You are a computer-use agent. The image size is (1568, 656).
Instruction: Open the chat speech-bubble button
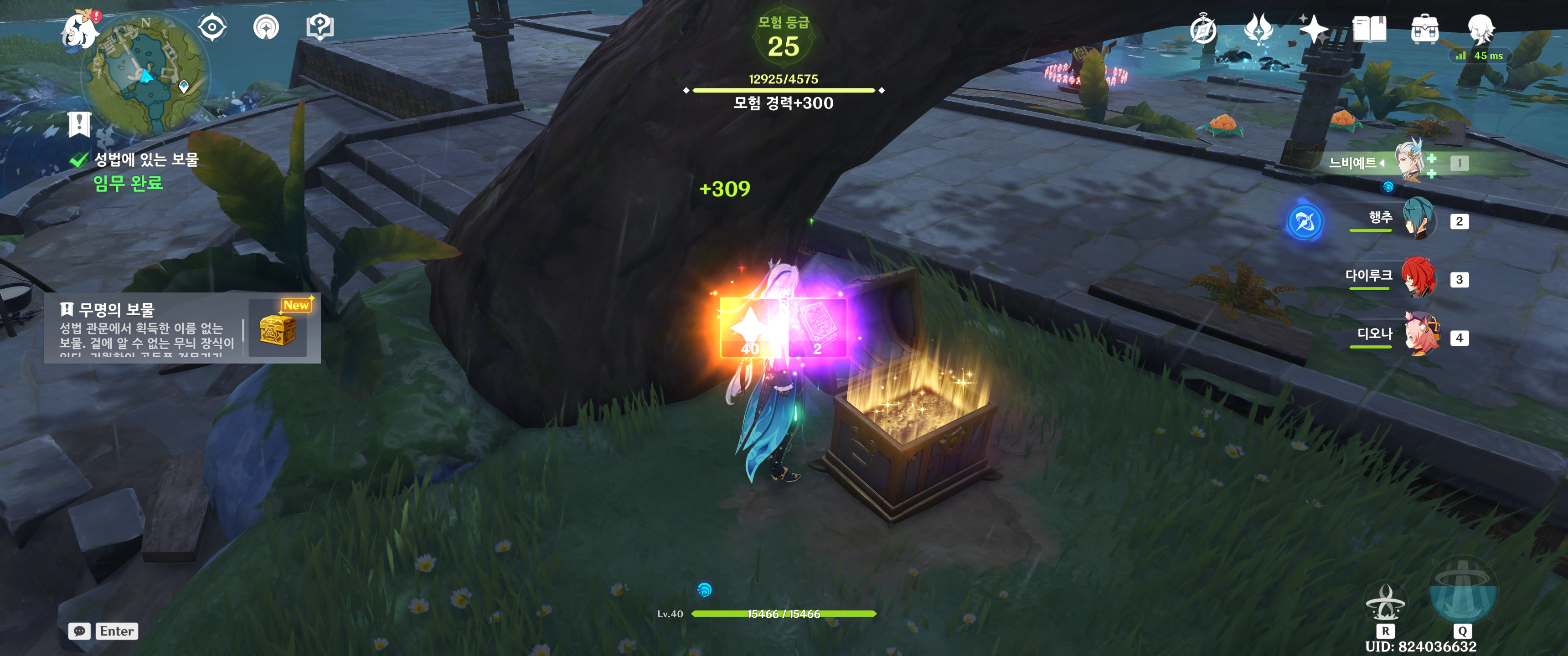(79, 631)
